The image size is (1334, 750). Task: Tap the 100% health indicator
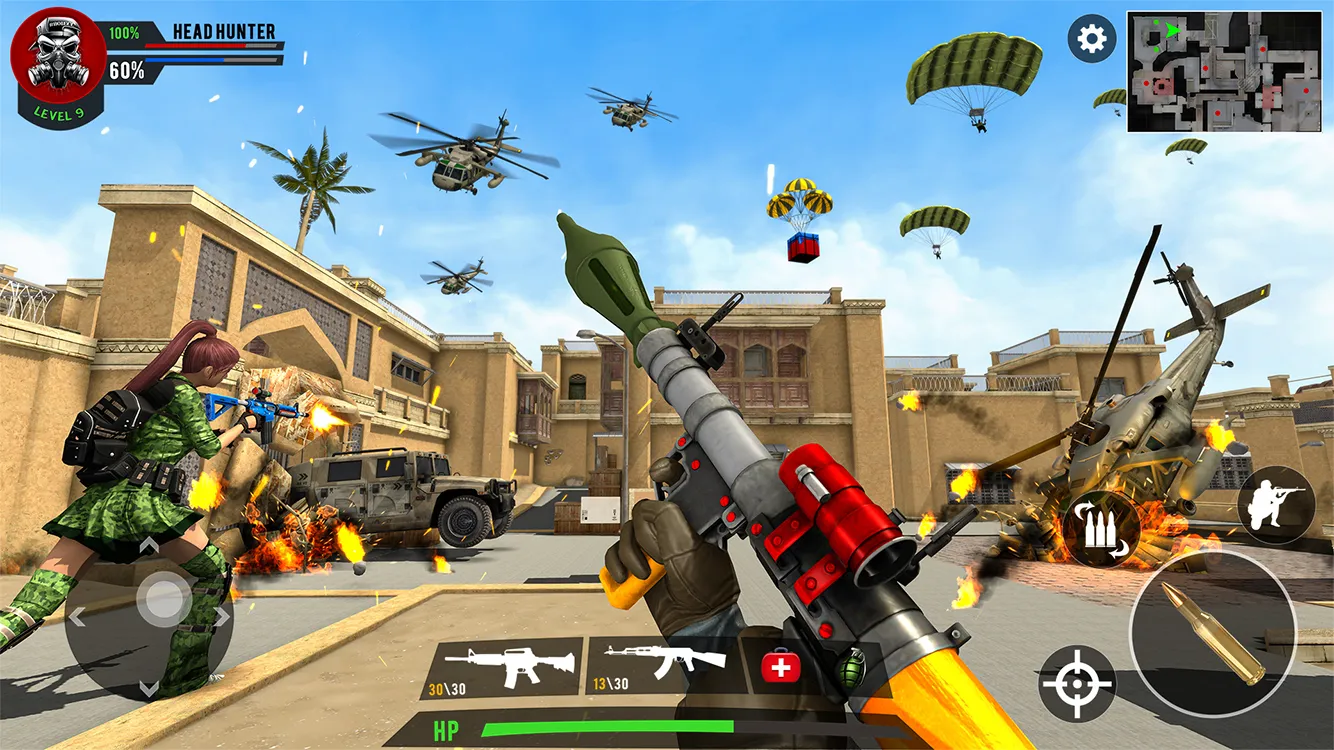tap(125, 30)
